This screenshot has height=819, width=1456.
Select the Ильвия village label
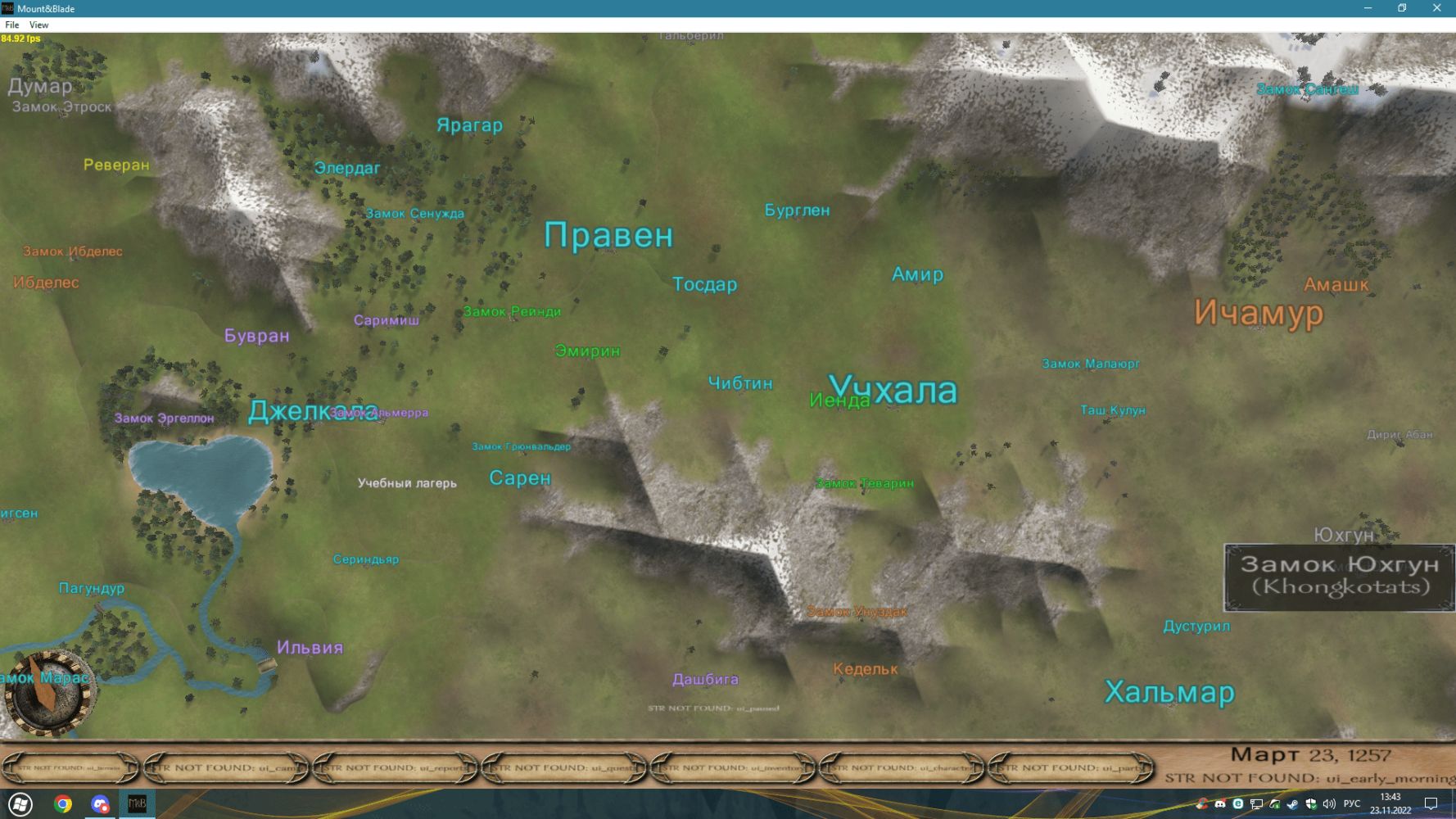(x=310, y=648)
